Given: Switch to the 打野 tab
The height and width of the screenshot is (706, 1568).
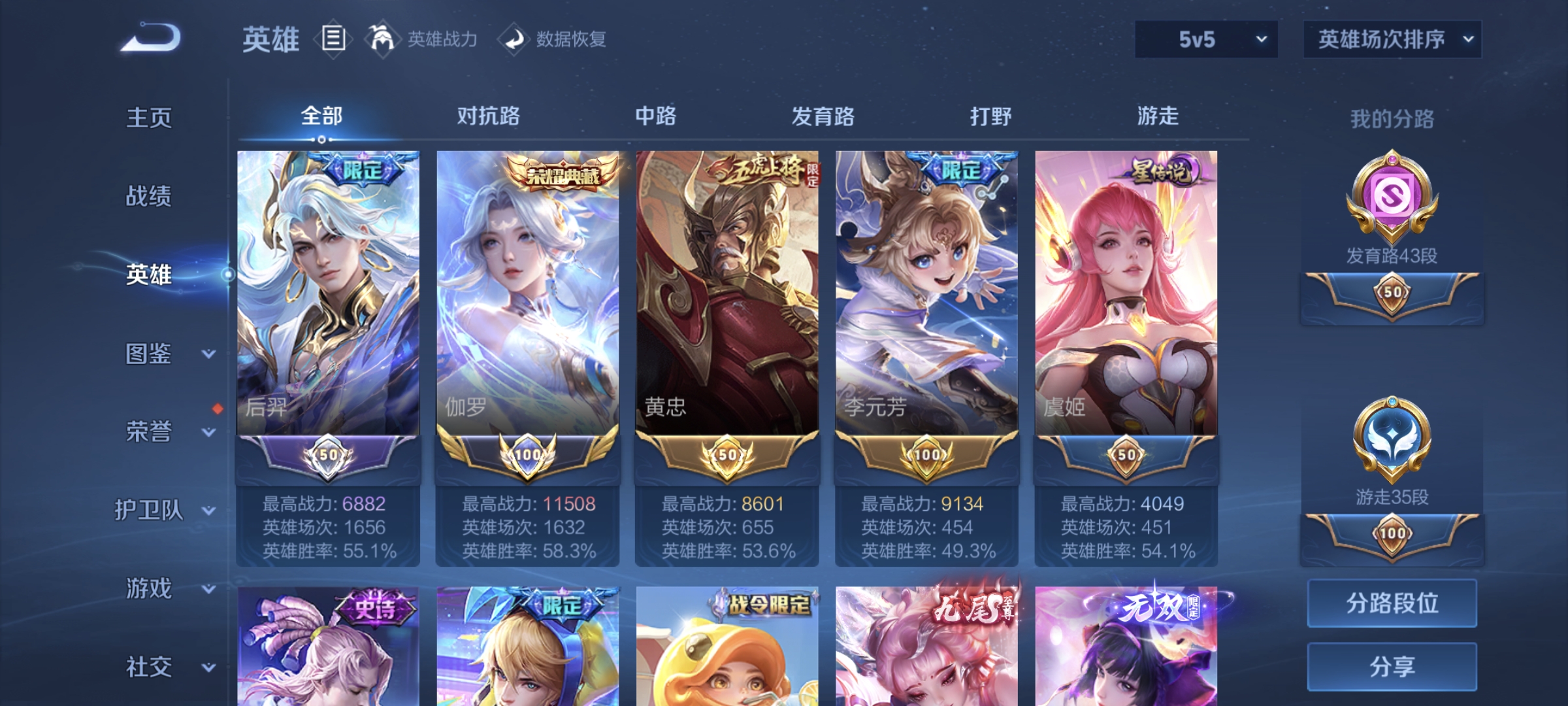Looking at the screenshot, I should tap(990, 116).
